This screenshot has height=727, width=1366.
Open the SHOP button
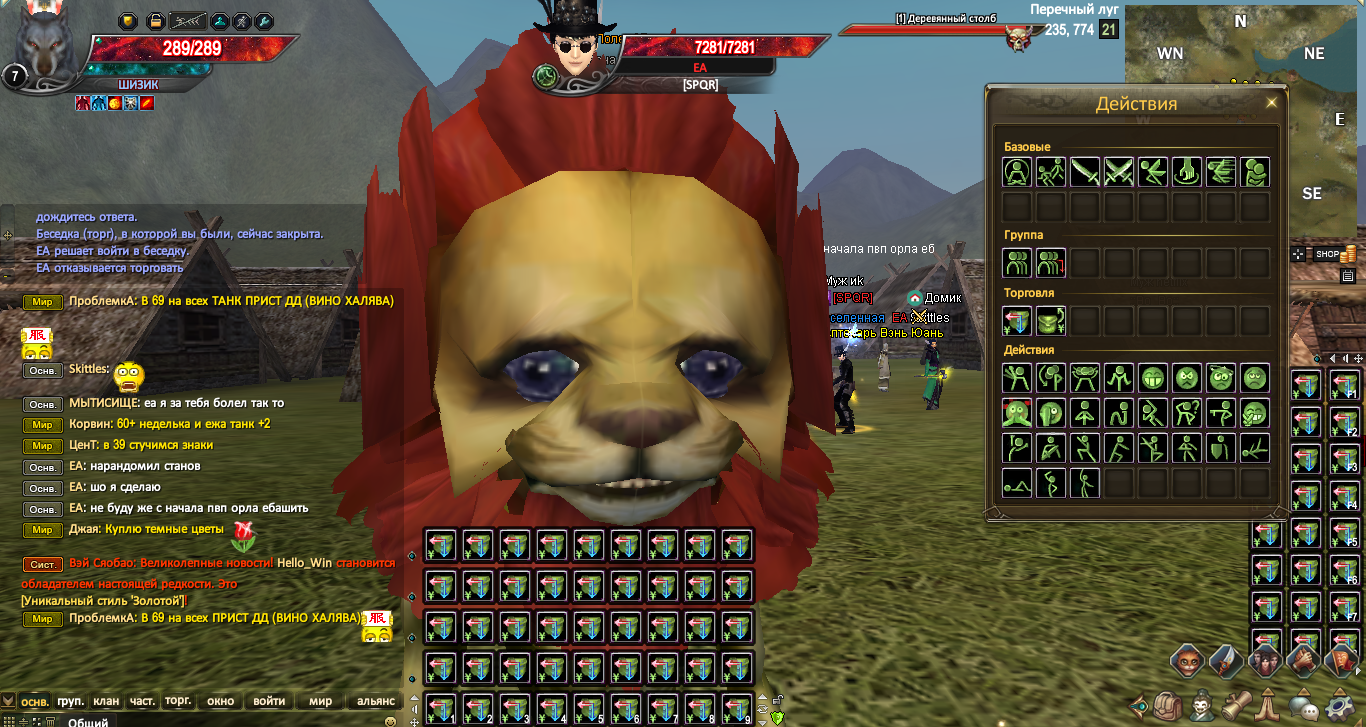coord(1327,254)
